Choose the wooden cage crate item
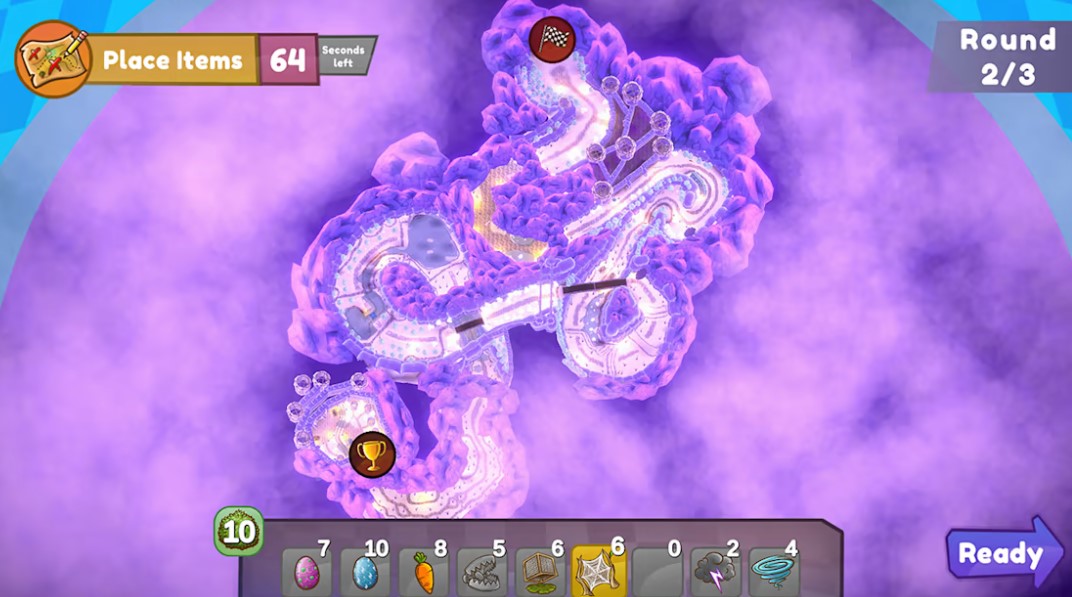 (x=541, y=572)
